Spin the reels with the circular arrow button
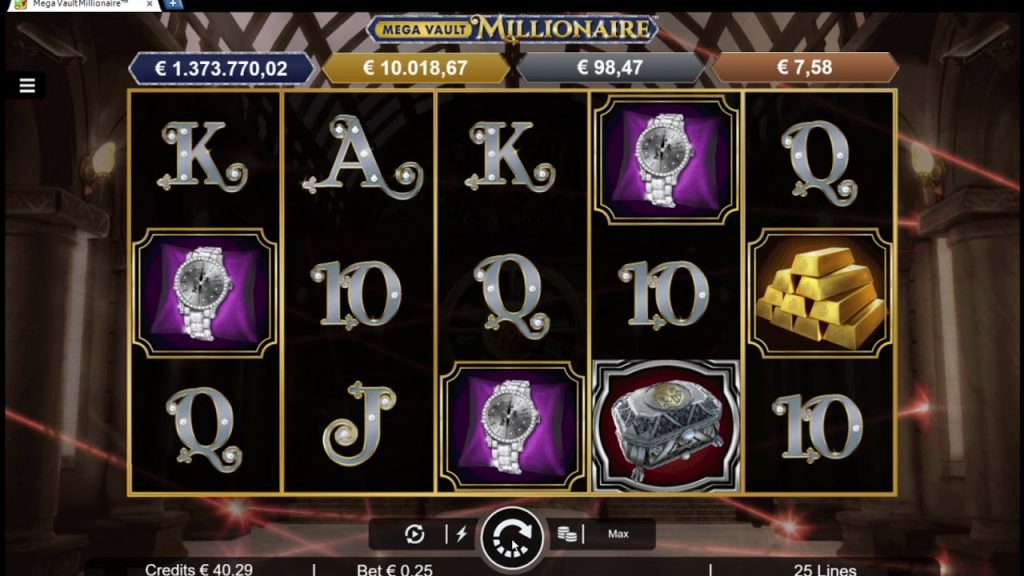Image resolution: width=1024 pixels, height=576 pixels. point(511,537)
